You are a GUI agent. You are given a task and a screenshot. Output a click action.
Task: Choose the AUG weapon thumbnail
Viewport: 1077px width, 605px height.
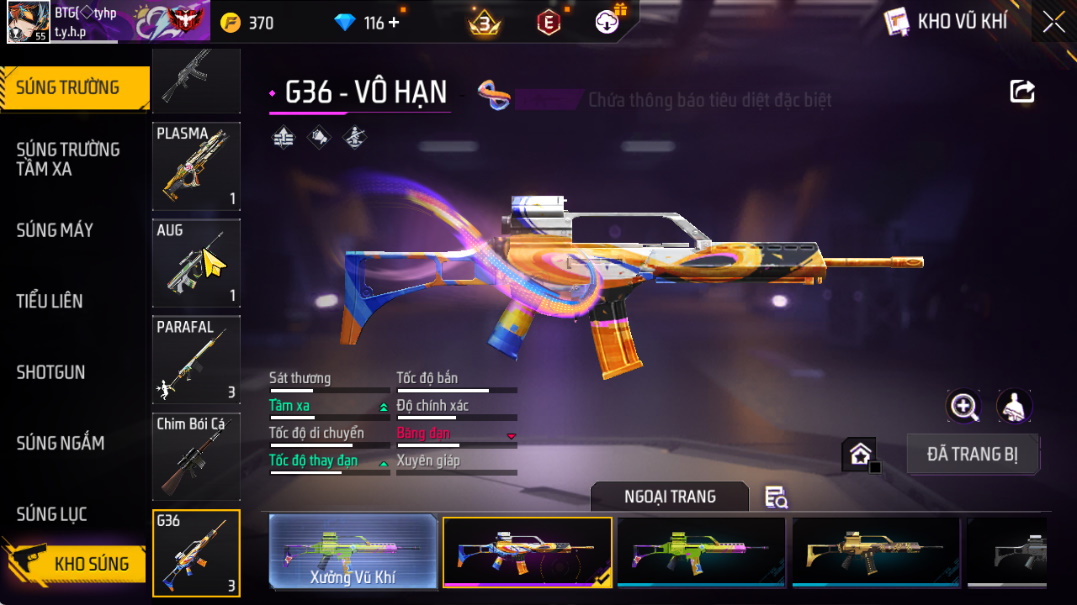196,263
